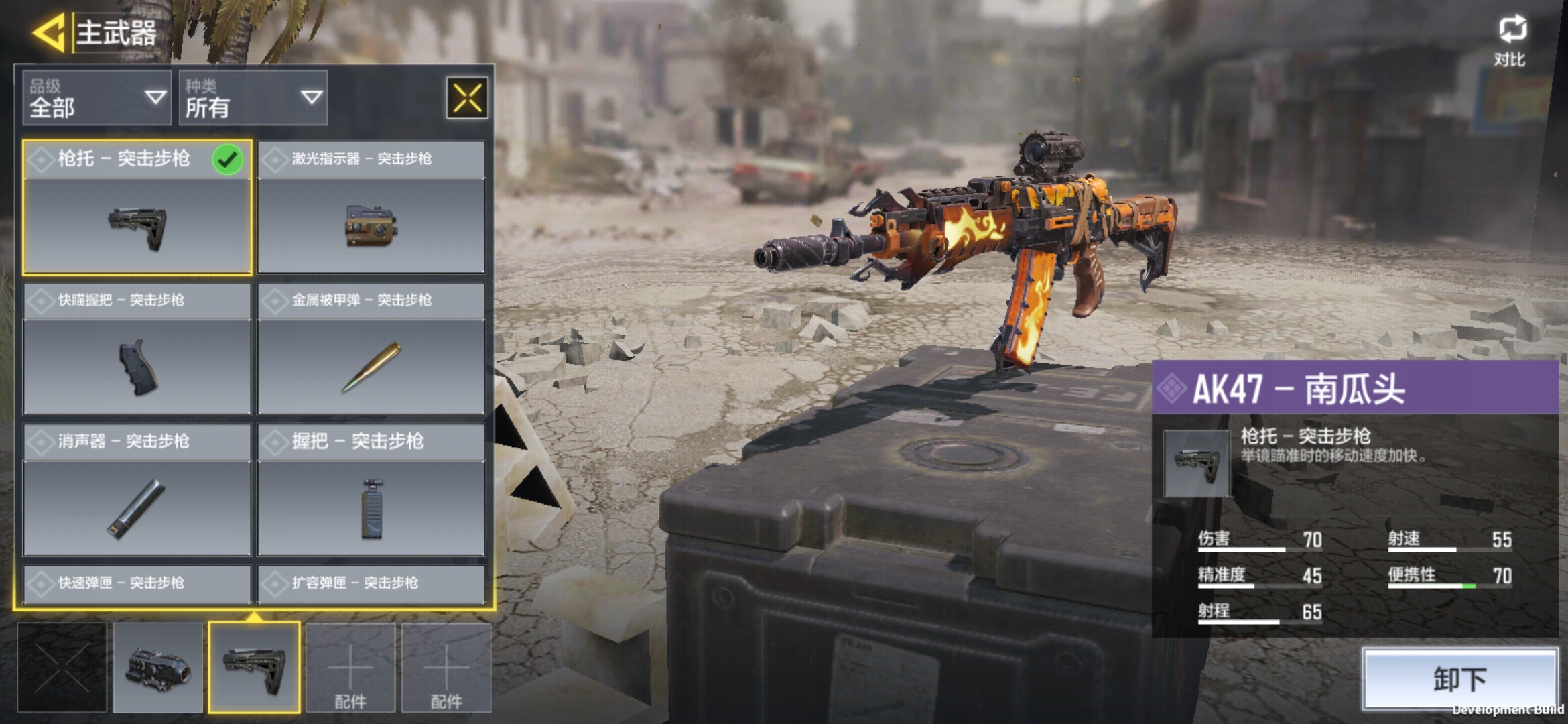Open the 对比 compare function
The width and height of the screenshot is (1568, 724).
[x=1511, y=40]
